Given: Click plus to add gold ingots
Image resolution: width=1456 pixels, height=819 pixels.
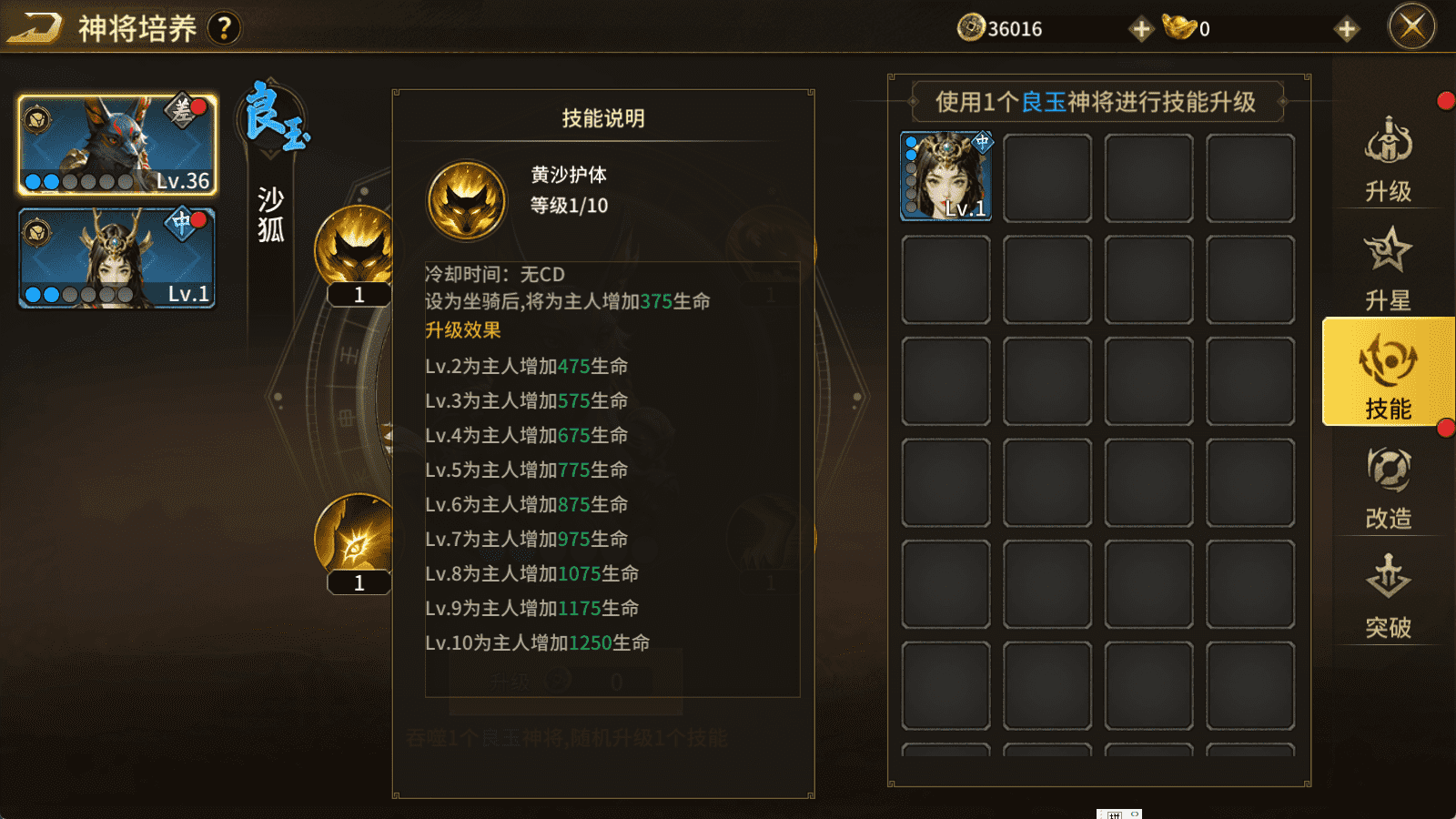Looking at the screenshot, I should tap(1346, 27).
